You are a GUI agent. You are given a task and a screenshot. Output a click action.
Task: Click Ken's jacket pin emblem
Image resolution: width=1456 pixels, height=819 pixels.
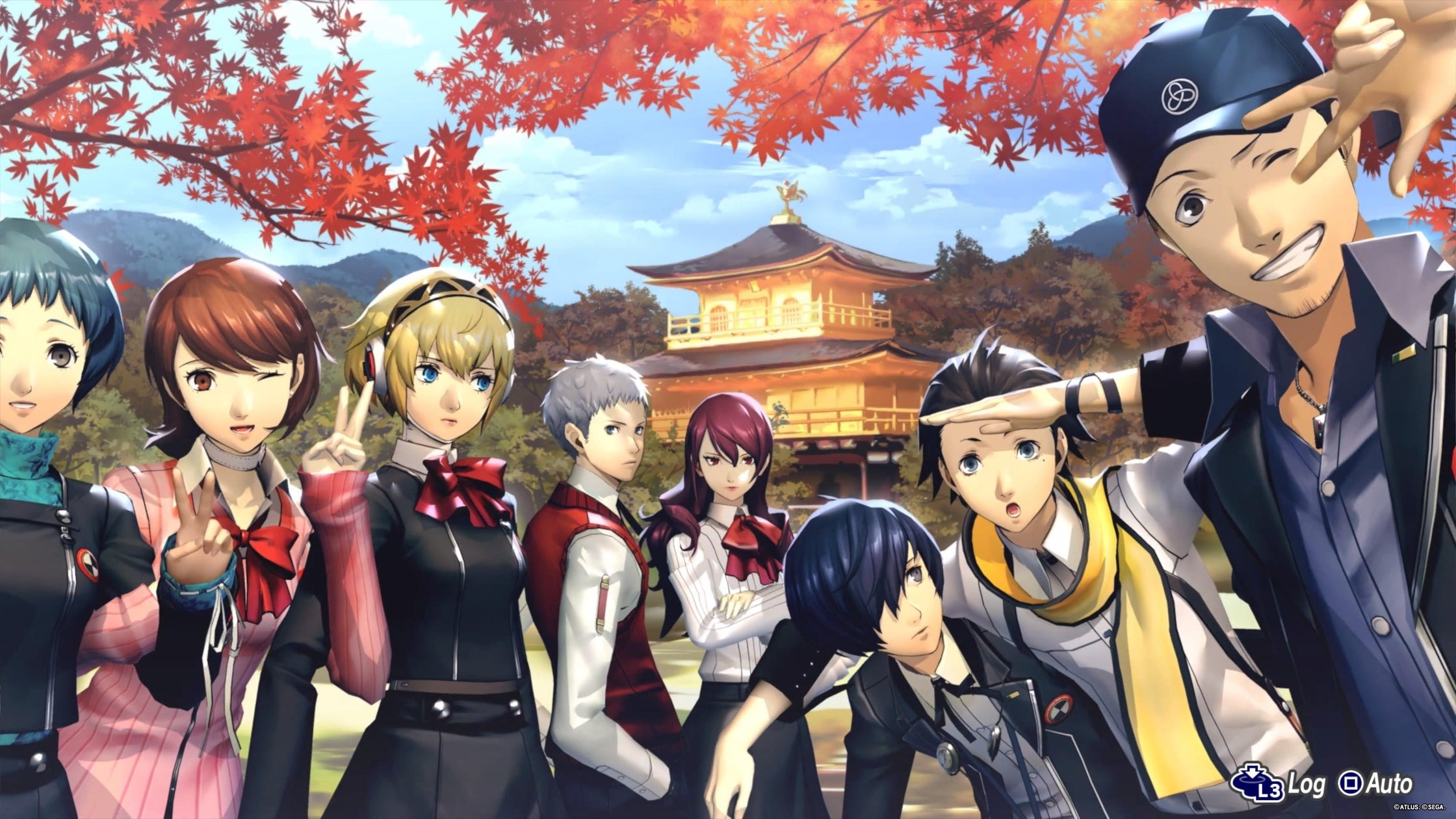click(1059, 710)
